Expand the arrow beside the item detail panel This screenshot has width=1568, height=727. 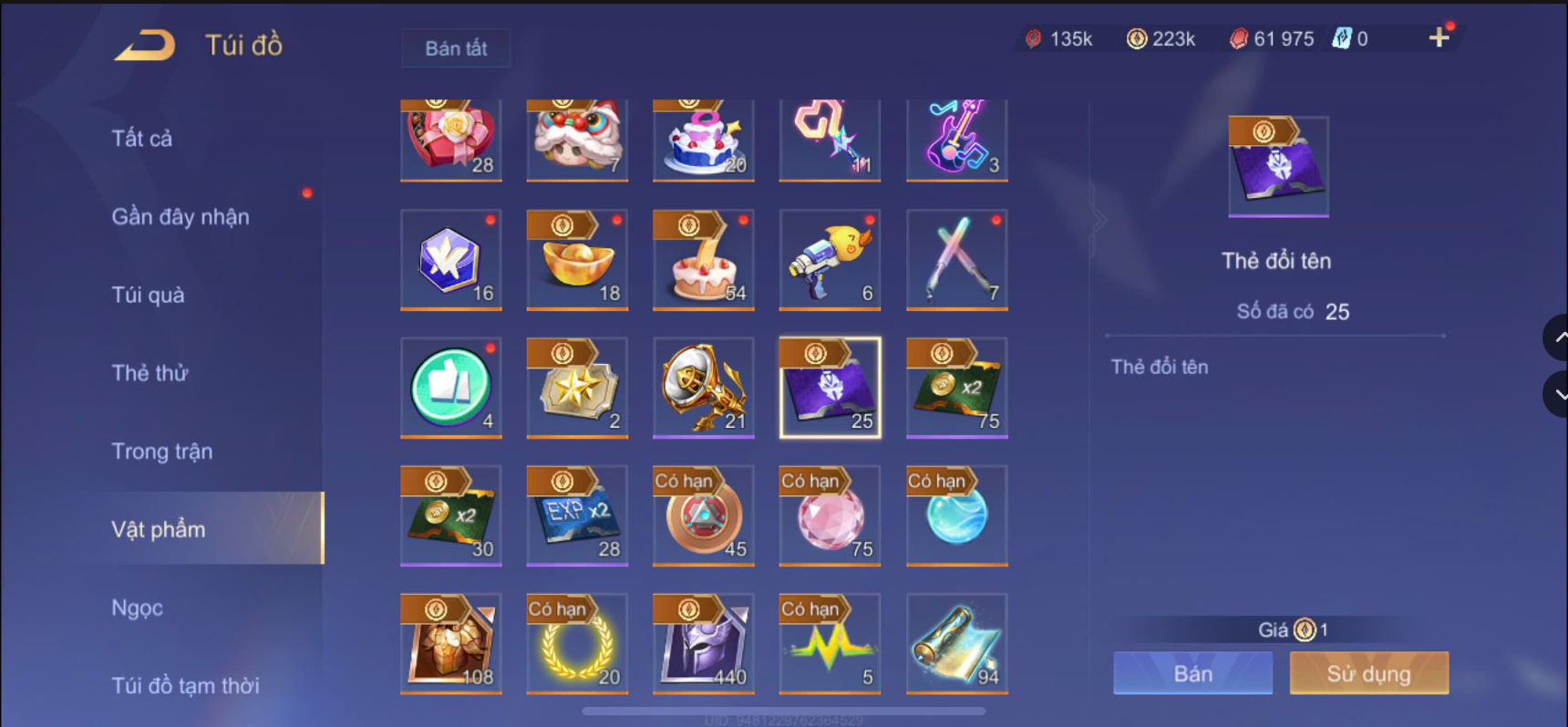[1099, 219]
